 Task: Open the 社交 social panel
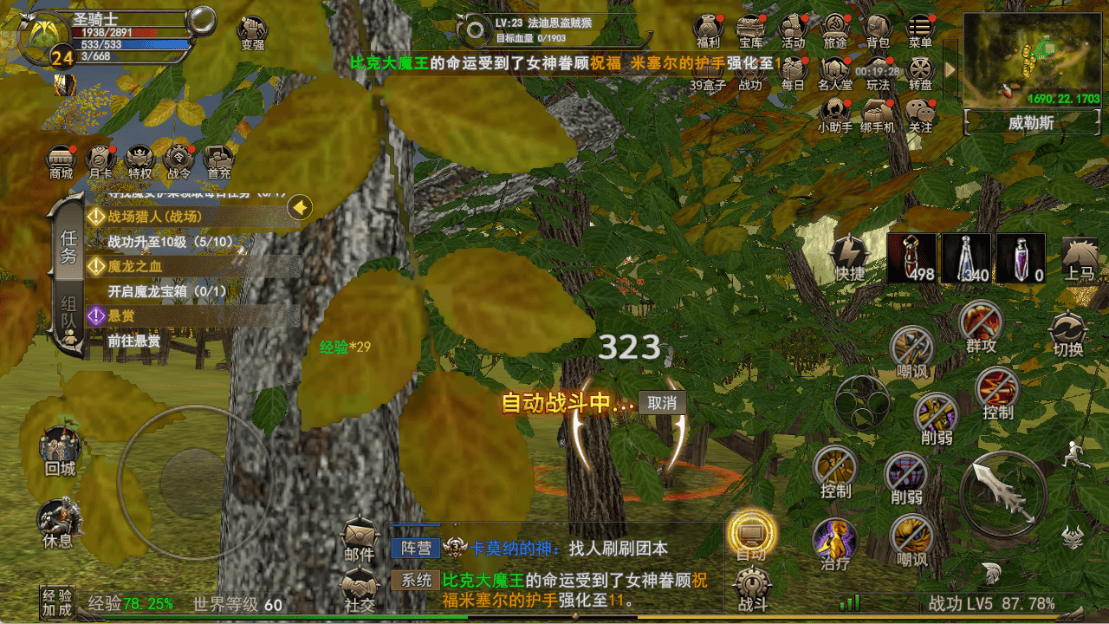point(359,589)
